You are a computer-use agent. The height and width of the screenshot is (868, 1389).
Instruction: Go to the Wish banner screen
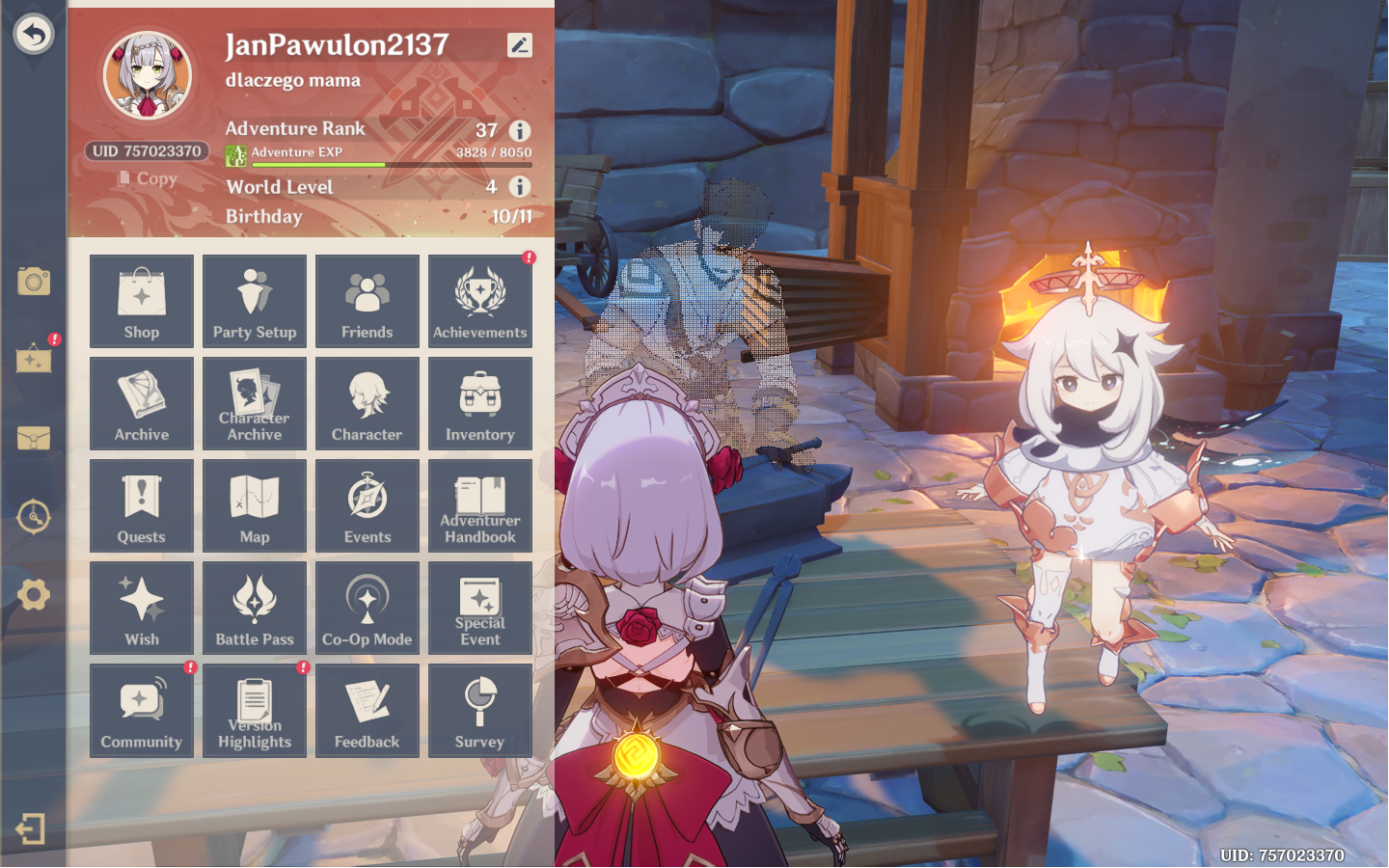(x=142, y=608)
